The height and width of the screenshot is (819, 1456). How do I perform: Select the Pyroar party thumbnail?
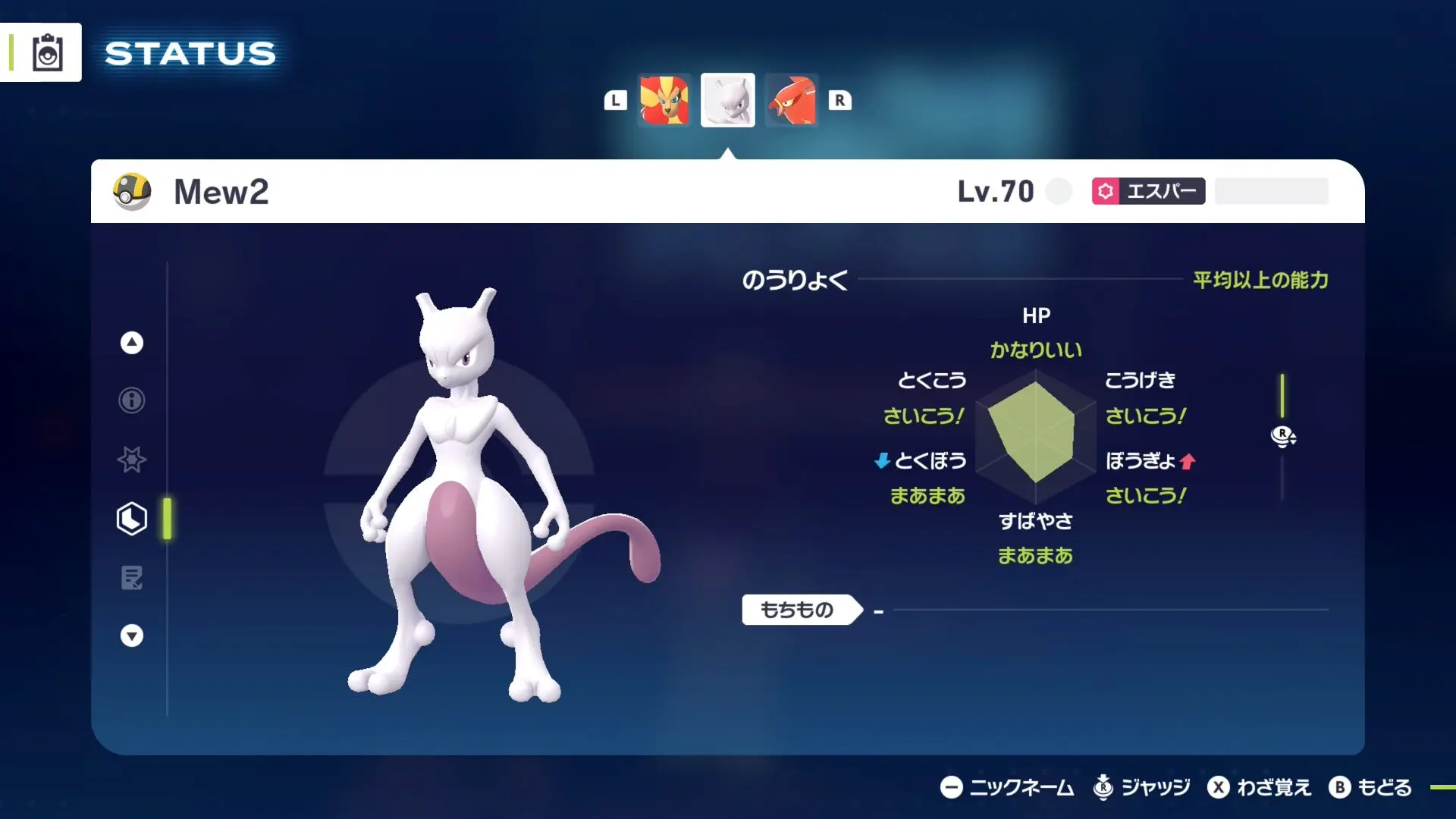point(664,100)
